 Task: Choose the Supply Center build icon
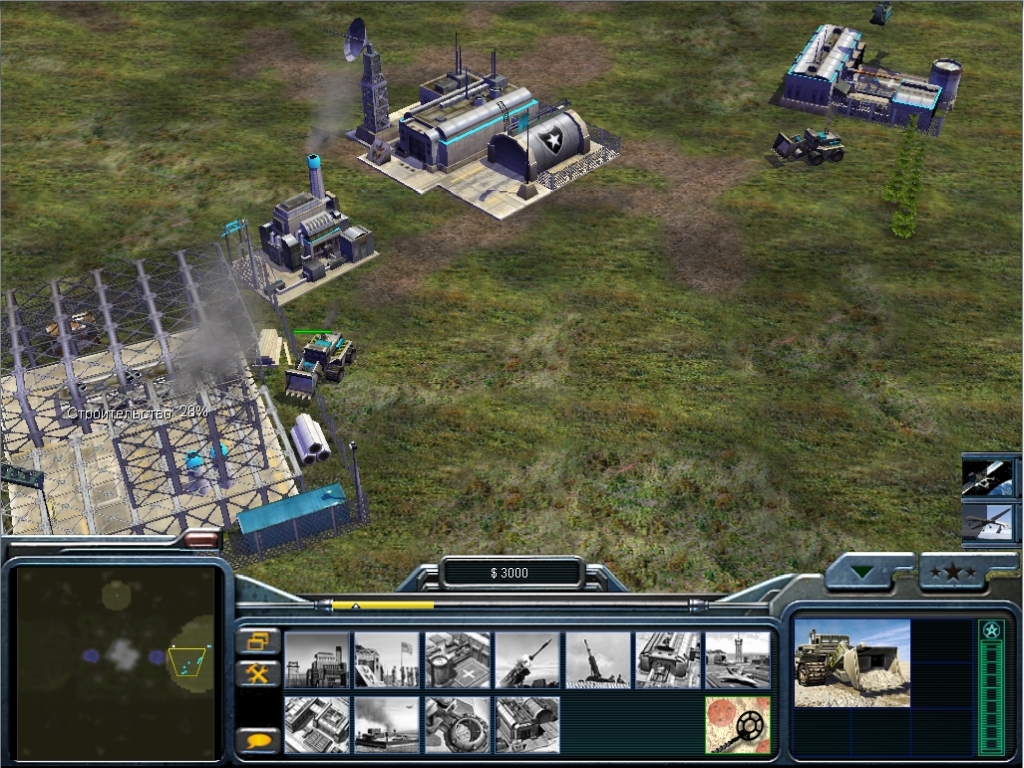[x=457, y=660]
